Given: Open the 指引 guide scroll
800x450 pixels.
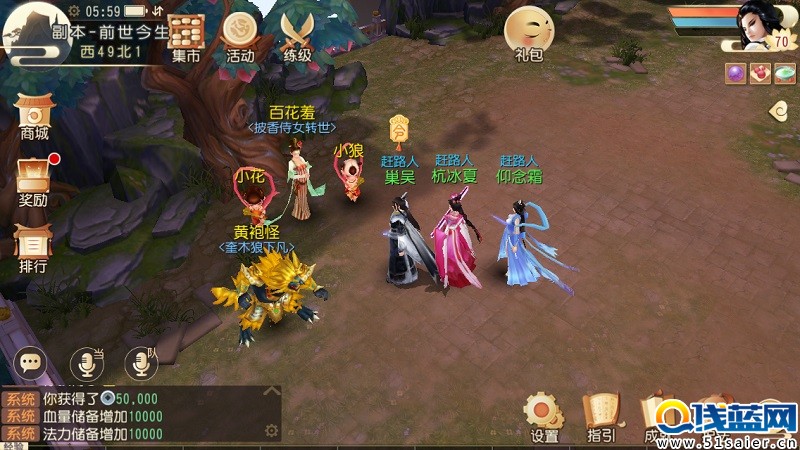Looking at the screenshot, I should [x=601, y=416].
